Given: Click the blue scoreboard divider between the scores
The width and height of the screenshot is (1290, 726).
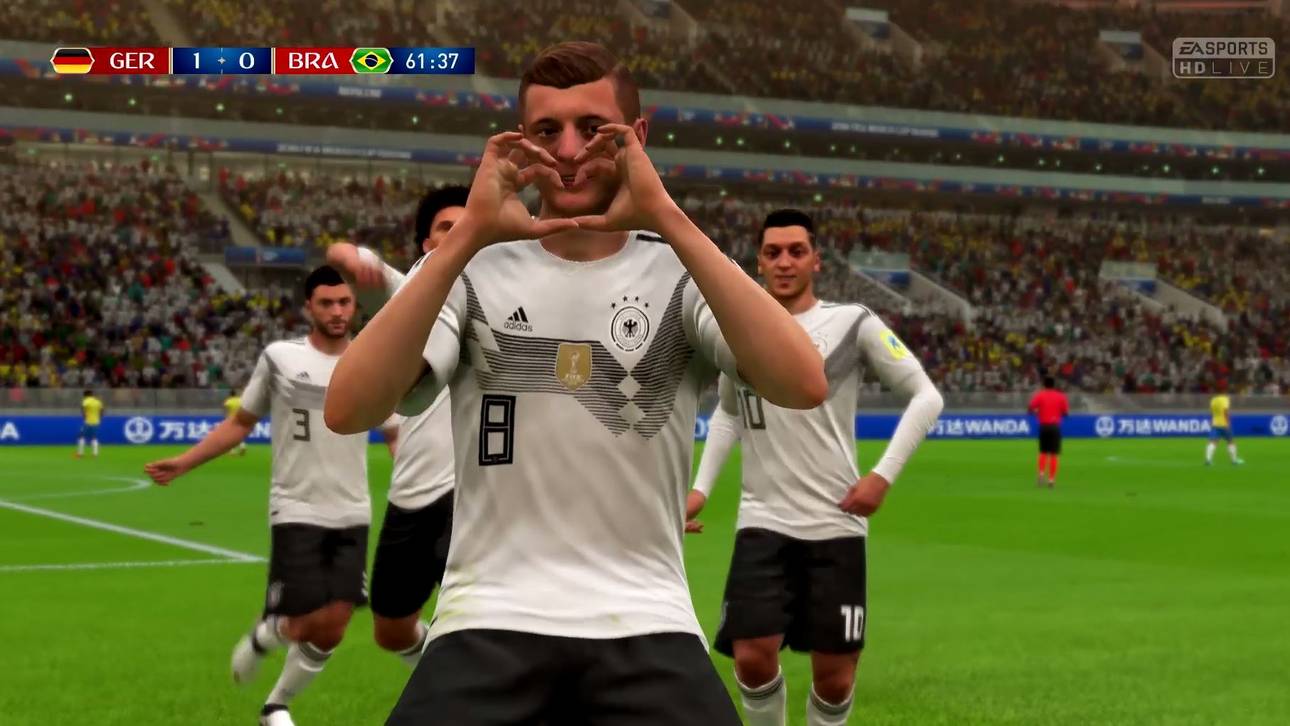Looking at the screenshot, I should point(221,59).
